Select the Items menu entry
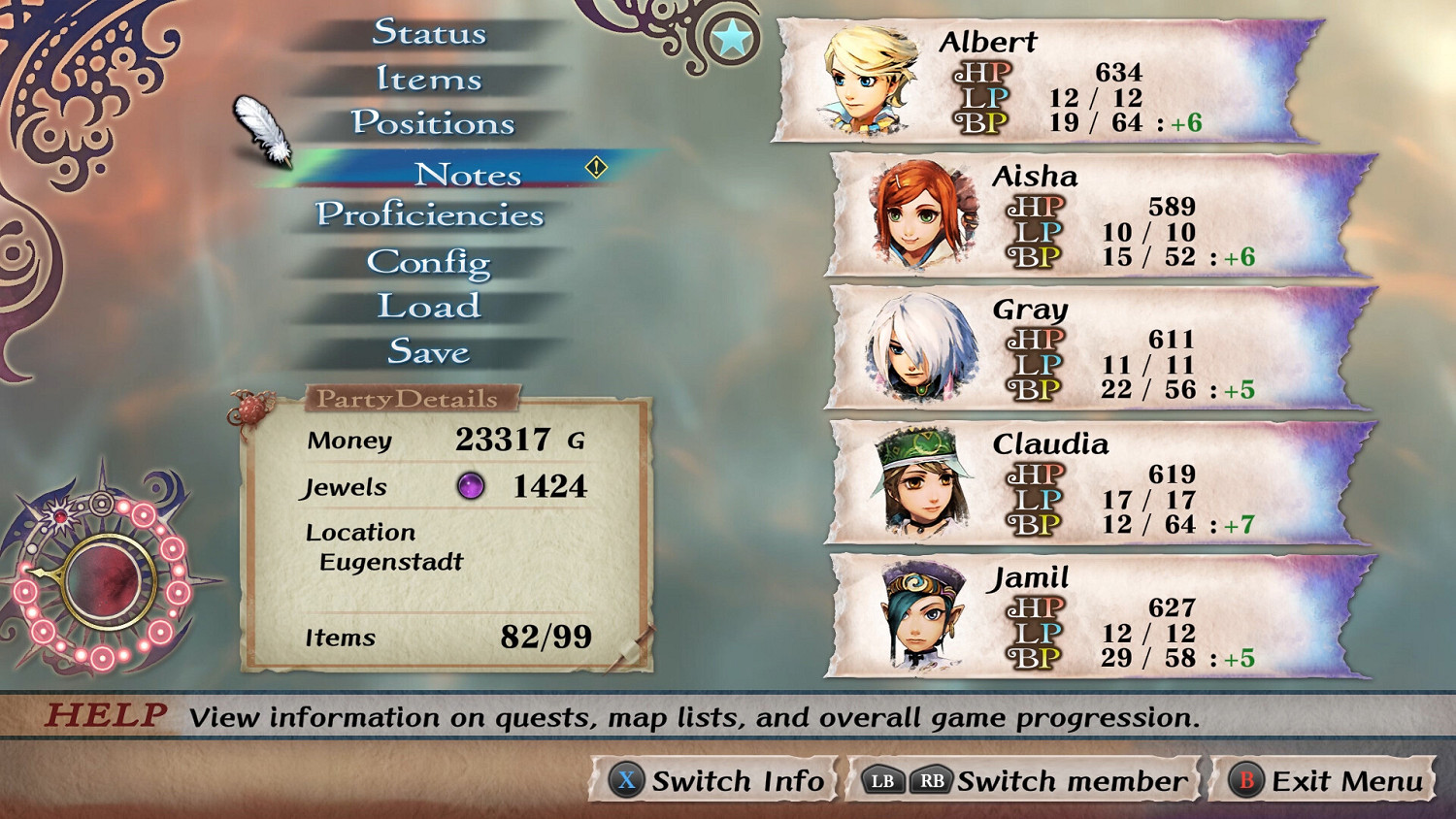 430,79
